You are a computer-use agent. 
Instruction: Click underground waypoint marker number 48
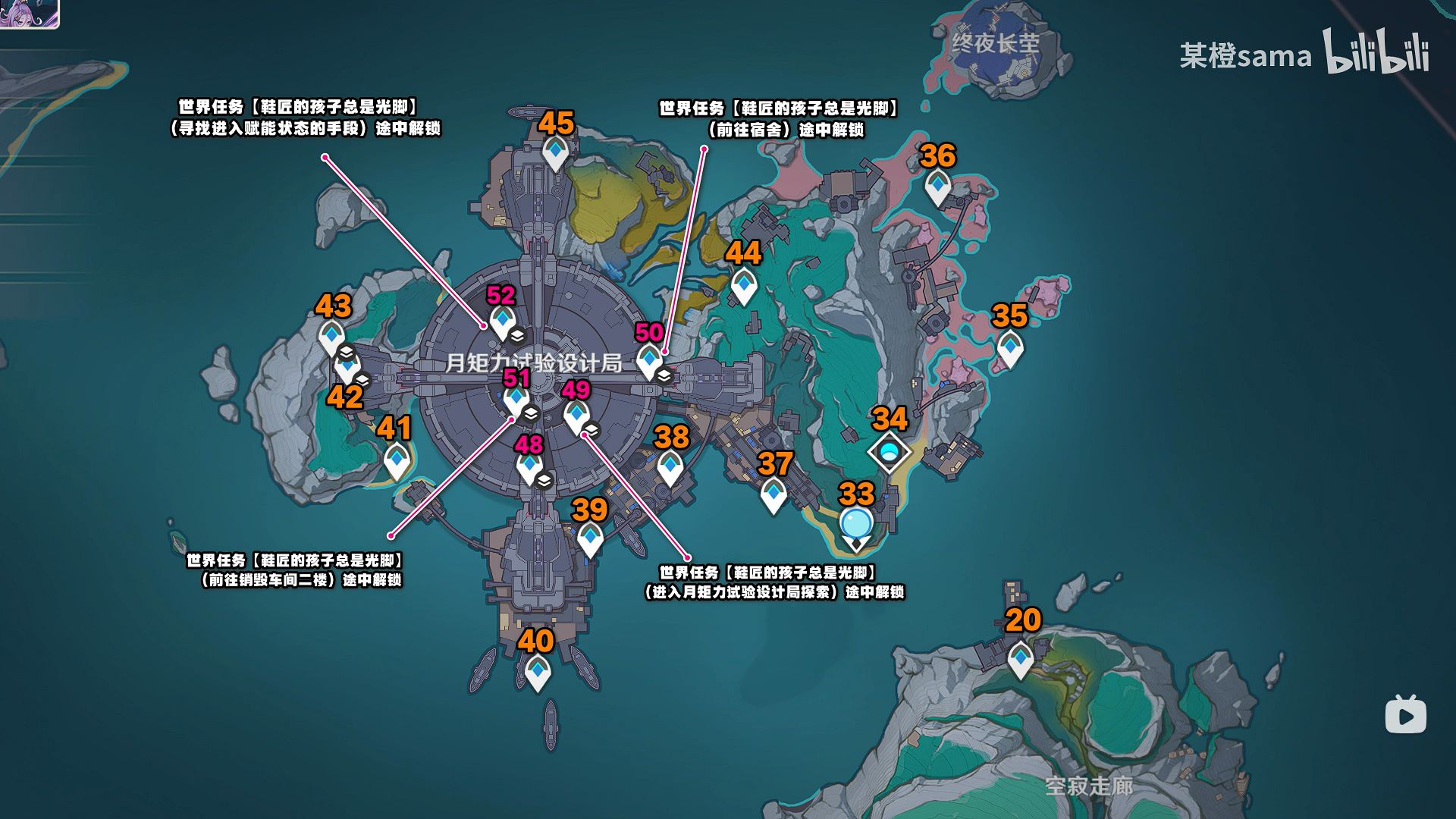[529, 466]
